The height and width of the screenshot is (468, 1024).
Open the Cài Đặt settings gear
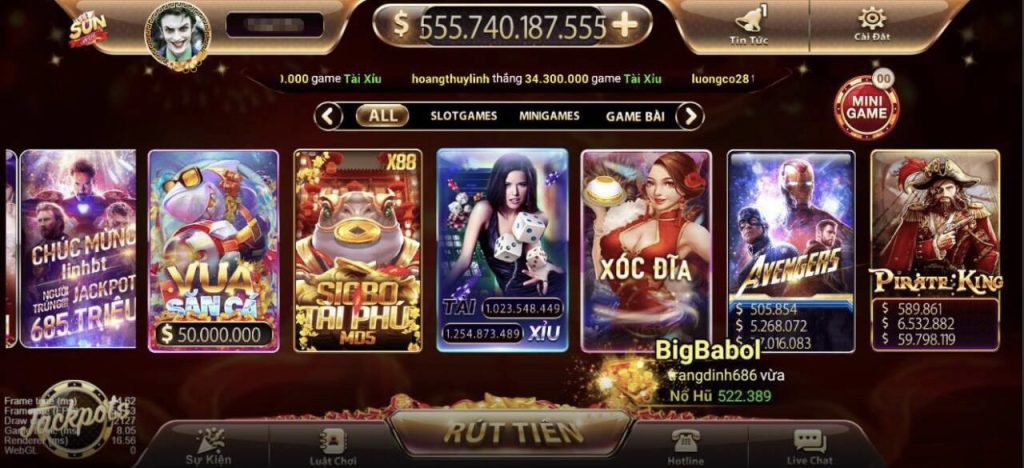pos(871,24)
